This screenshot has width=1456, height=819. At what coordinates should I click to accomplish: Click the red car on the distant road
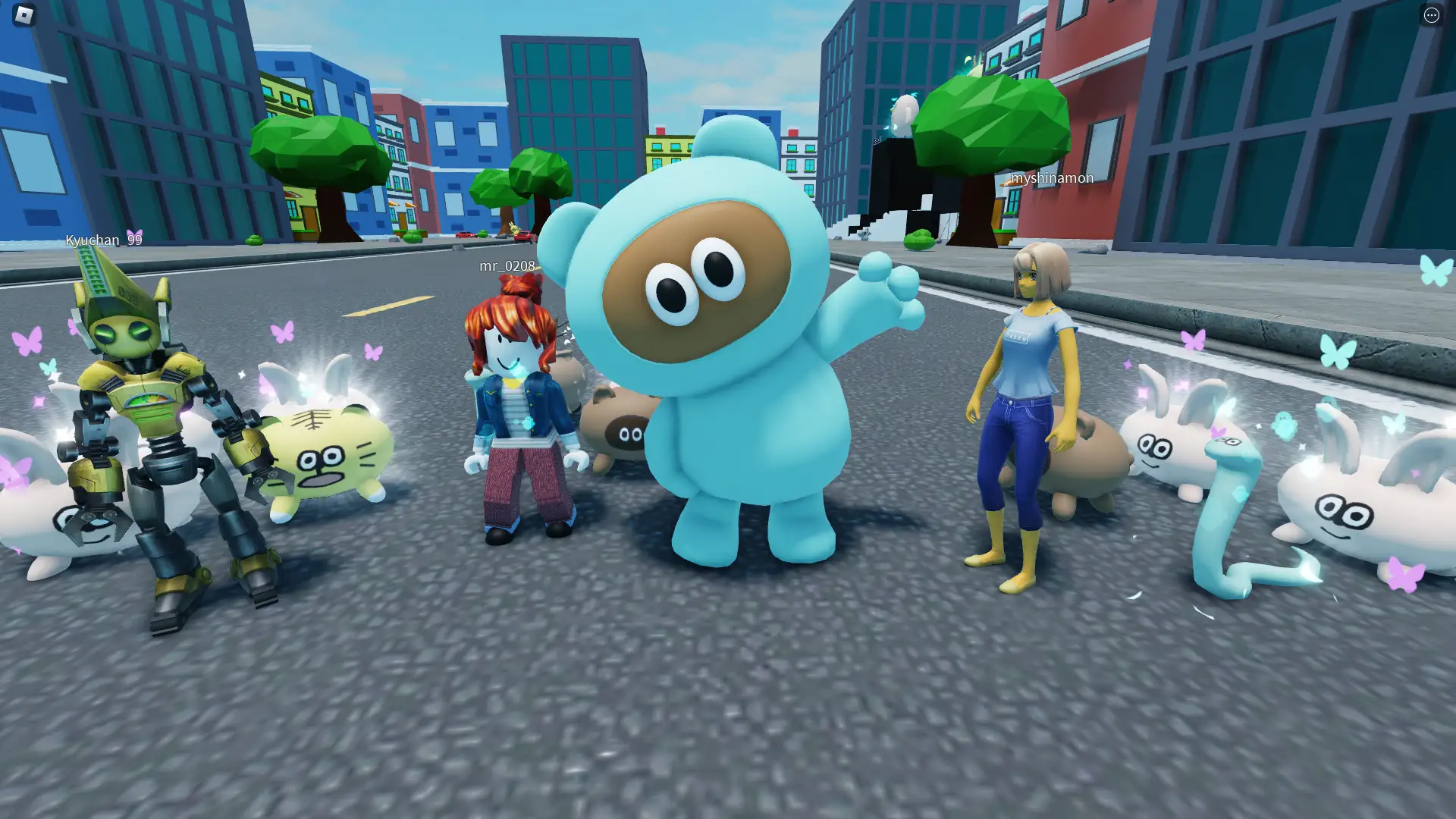(x=463, y=236)
